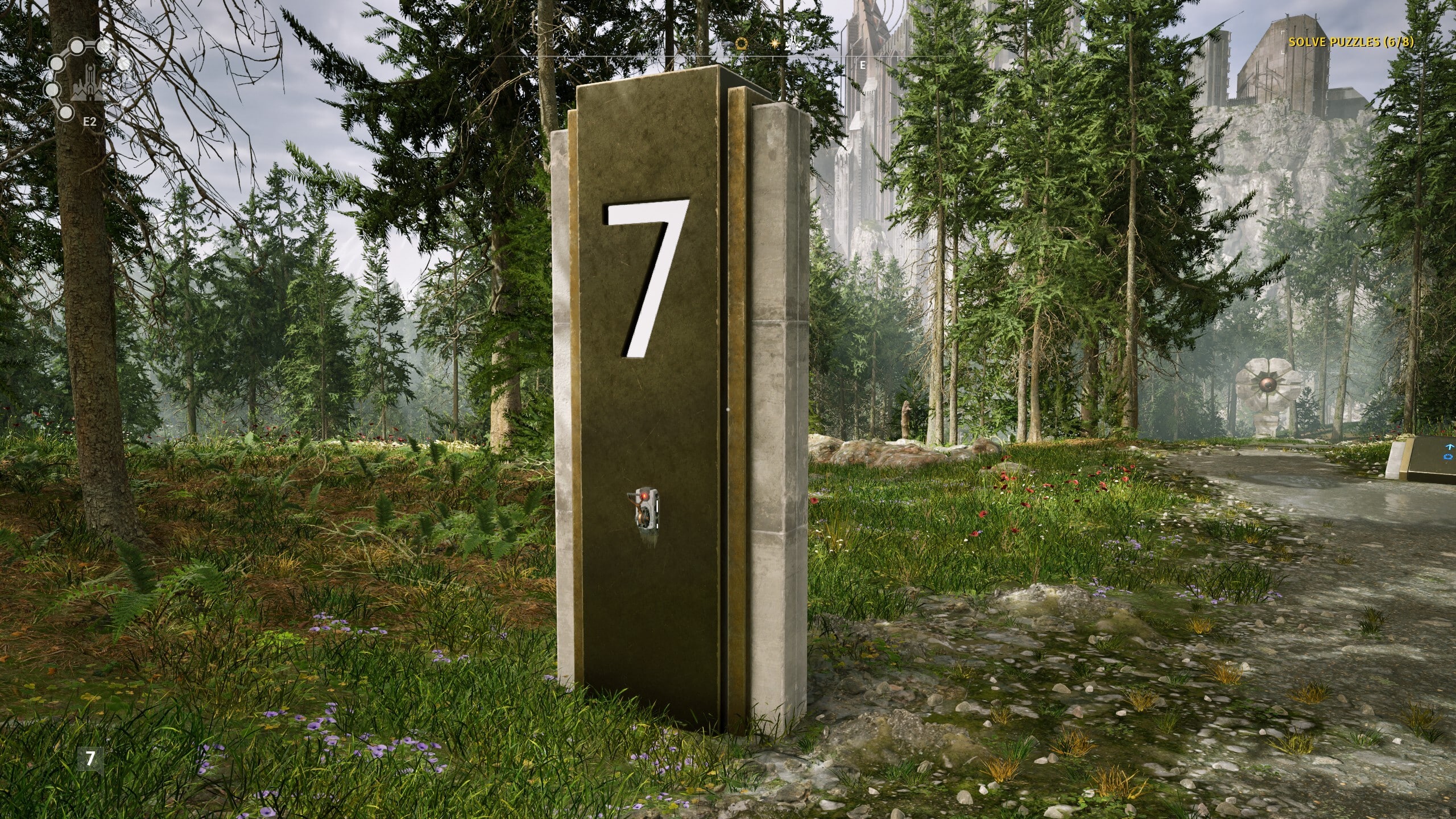Screen dimensions: 1456x819
Task: Select the gold star marker on the compass bar
Action: (x=775, y=44)
